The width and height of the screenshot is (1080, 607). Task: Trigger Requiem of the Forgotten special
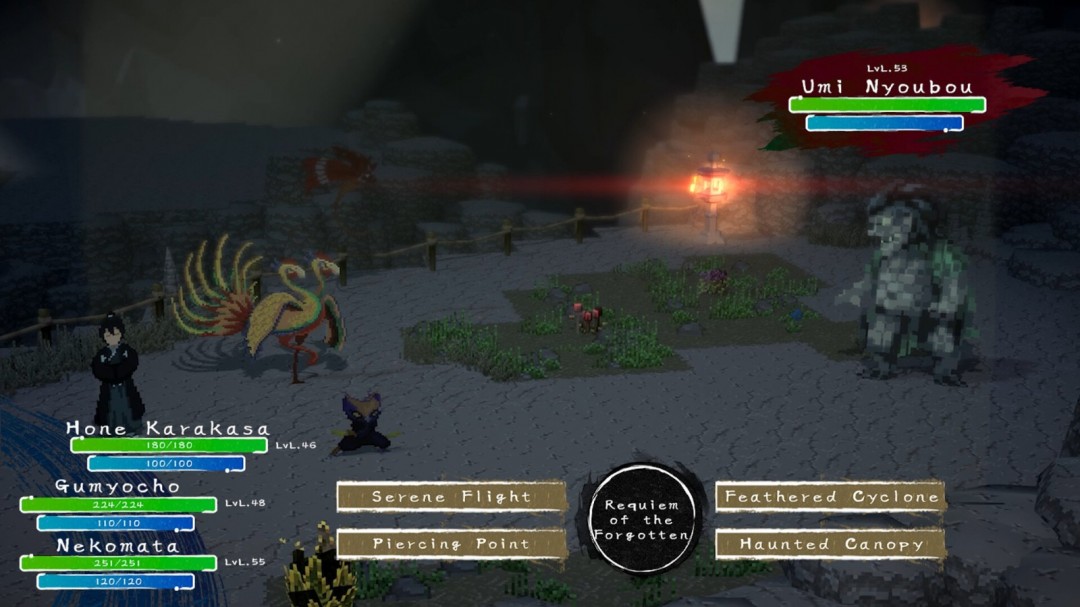coord(641,520)
